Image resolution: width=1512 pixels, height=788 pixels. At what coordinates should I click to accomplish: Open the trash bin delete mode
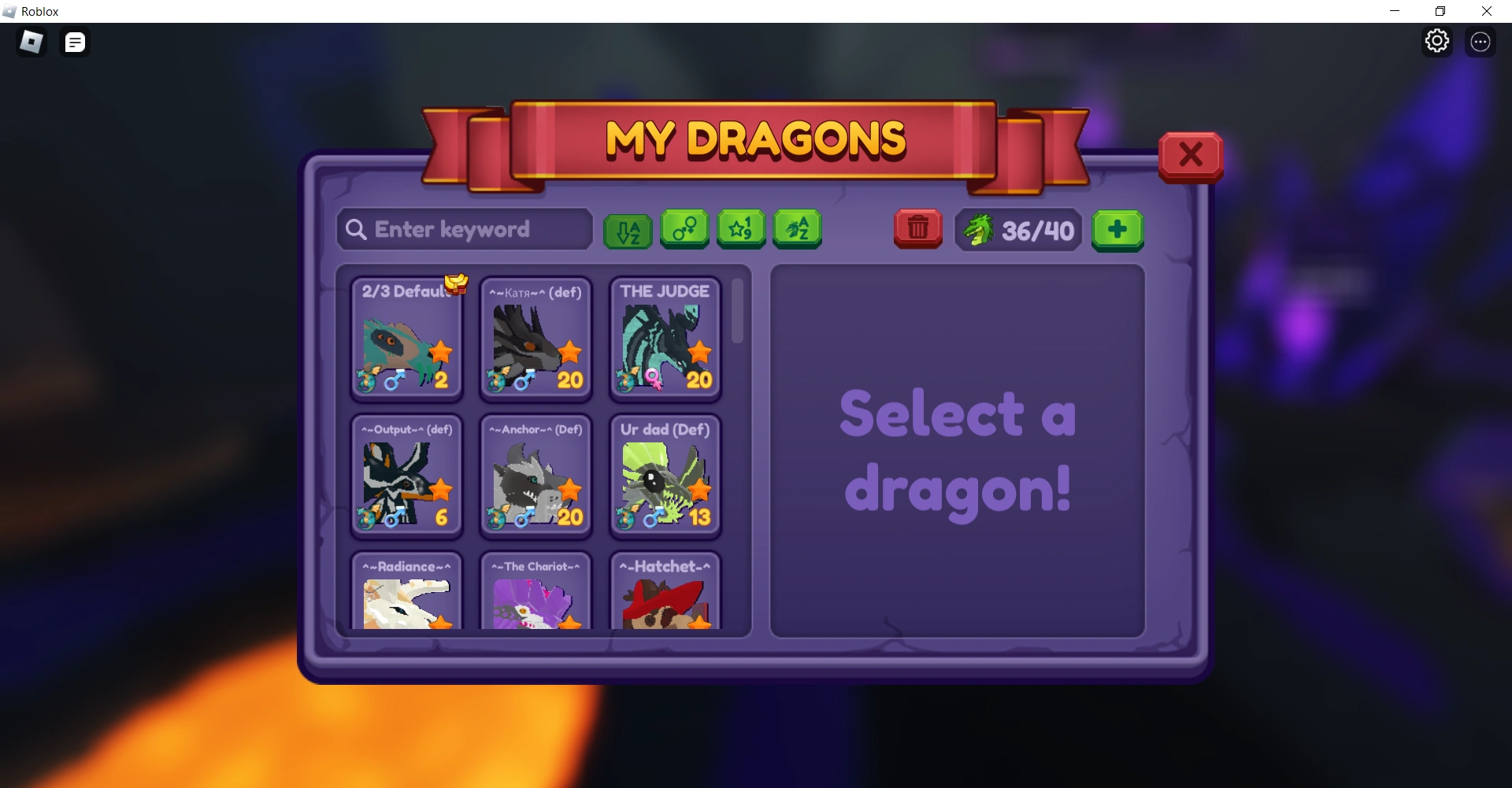[917, 229]
